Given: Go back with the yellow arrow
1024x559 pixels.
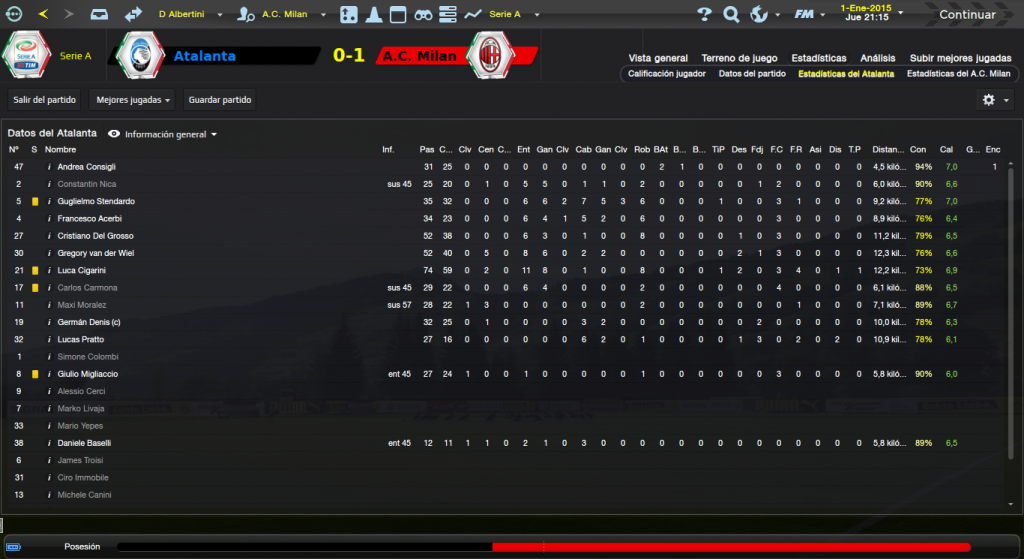Looking at the screenshot, I should point(43,14).
